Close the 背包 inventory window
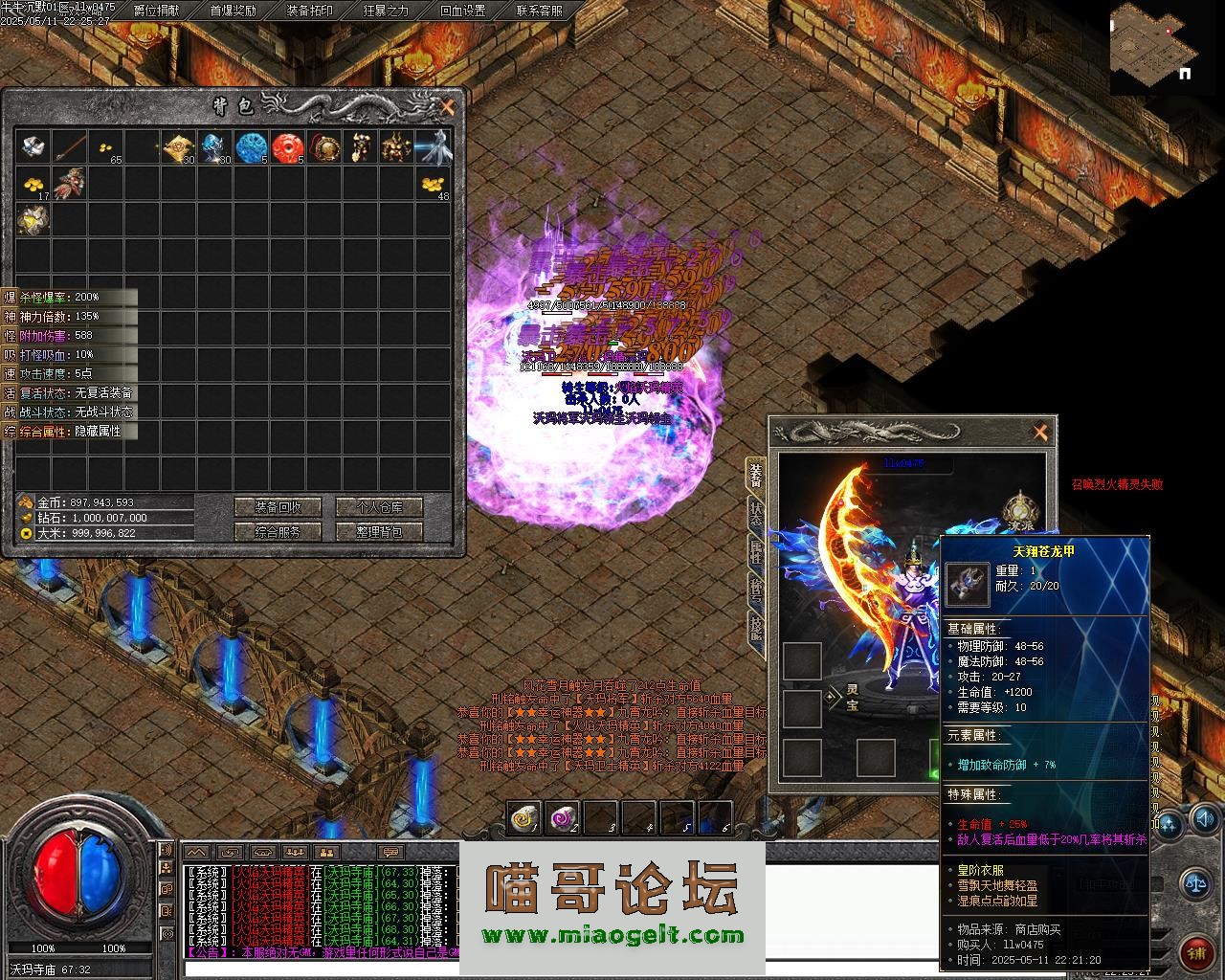The height and width of the screenshot is (980, 1225). (x=447, y=107)
